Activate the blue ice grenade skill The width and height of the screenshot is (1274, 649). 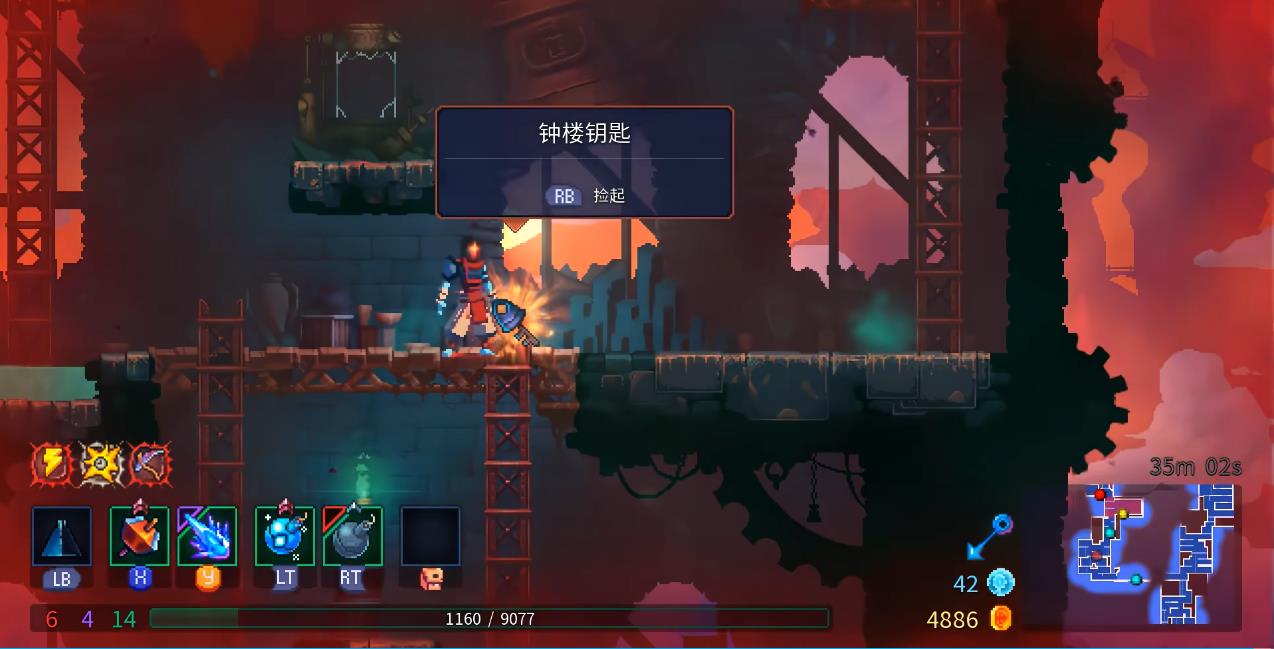[x=285, y=536]
